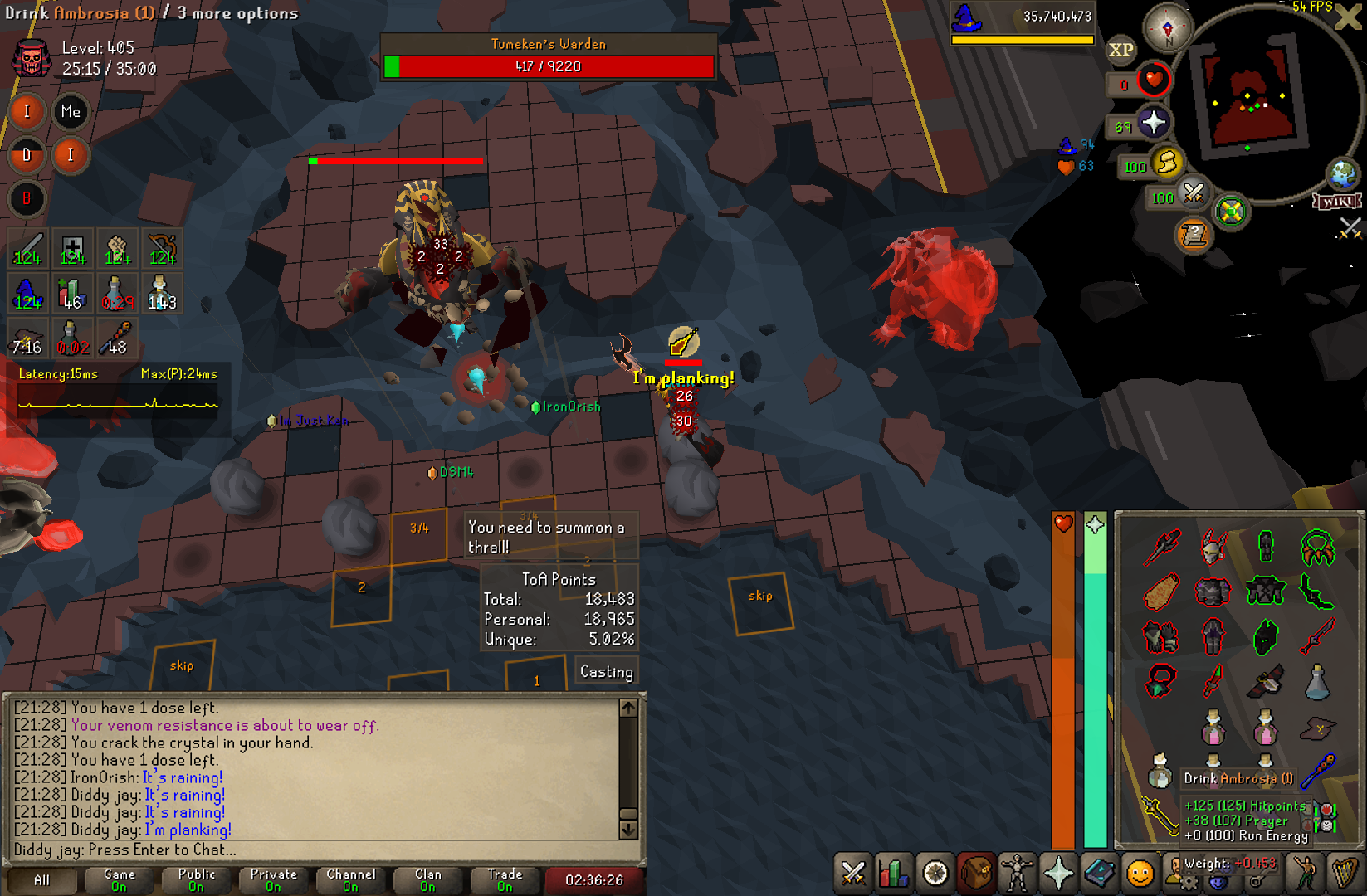Image resolution: width=1367 pixels, height=896 pixels.
Task: Open the Trade chat filter tab
Action: click(505, 879)
